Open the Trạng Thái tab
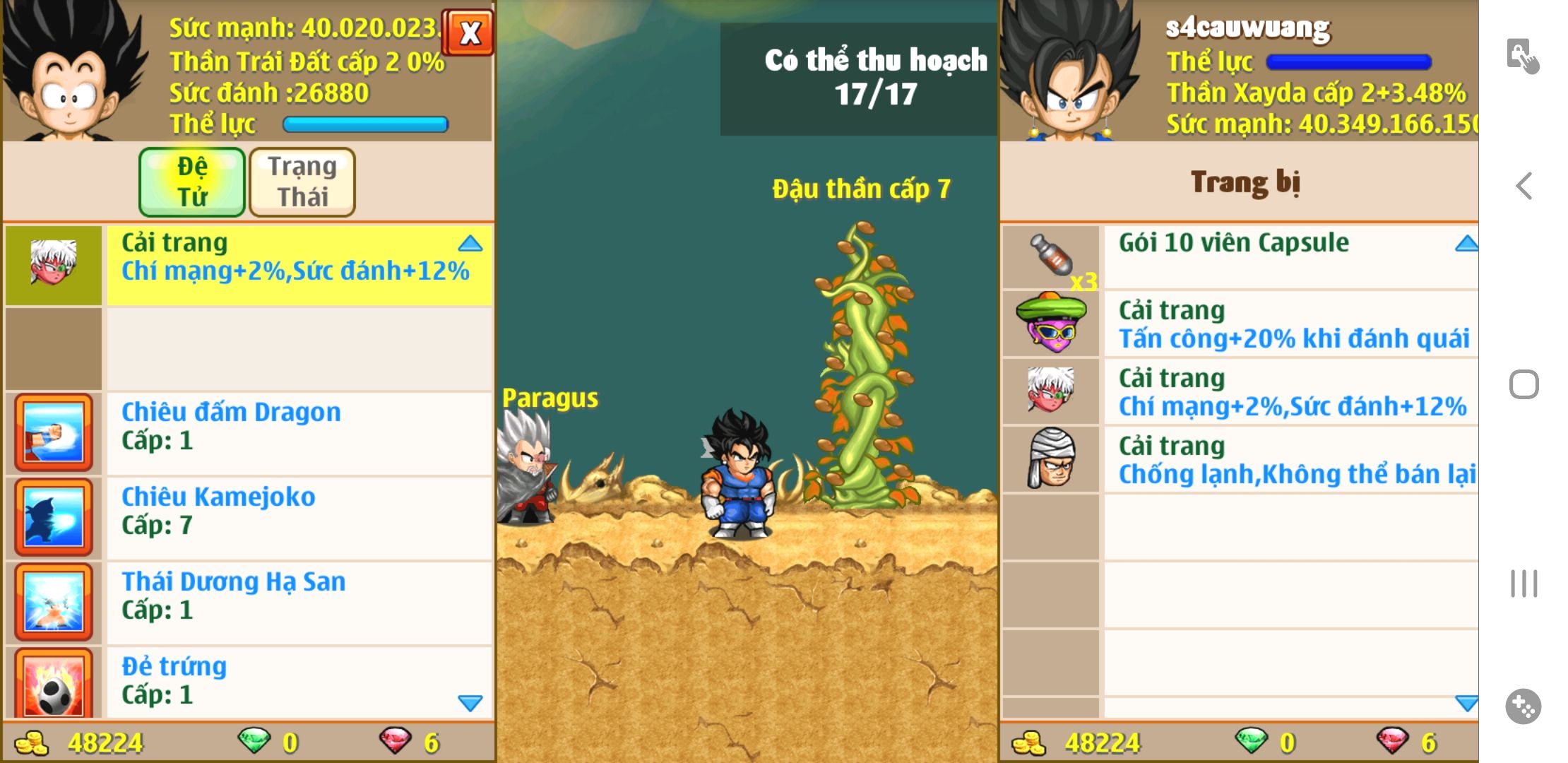The width and height of the screenshot is (1568, 763). click(302, 182)
